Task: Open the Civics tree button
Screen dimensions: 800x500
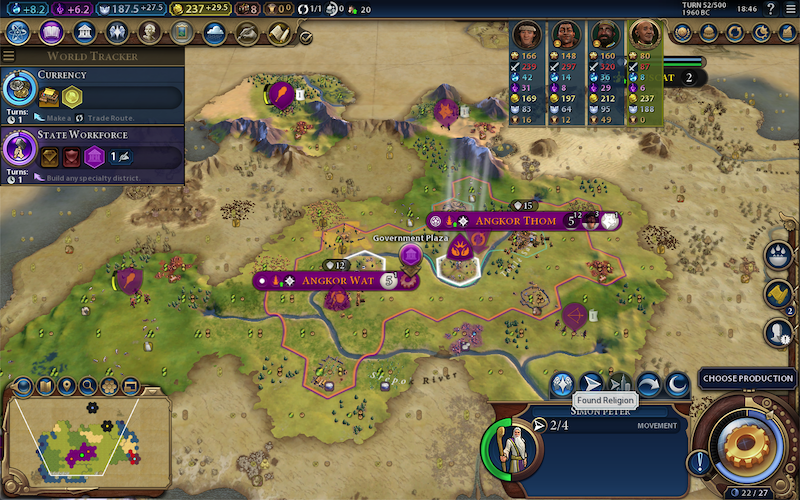Action: tap(50, 32)
